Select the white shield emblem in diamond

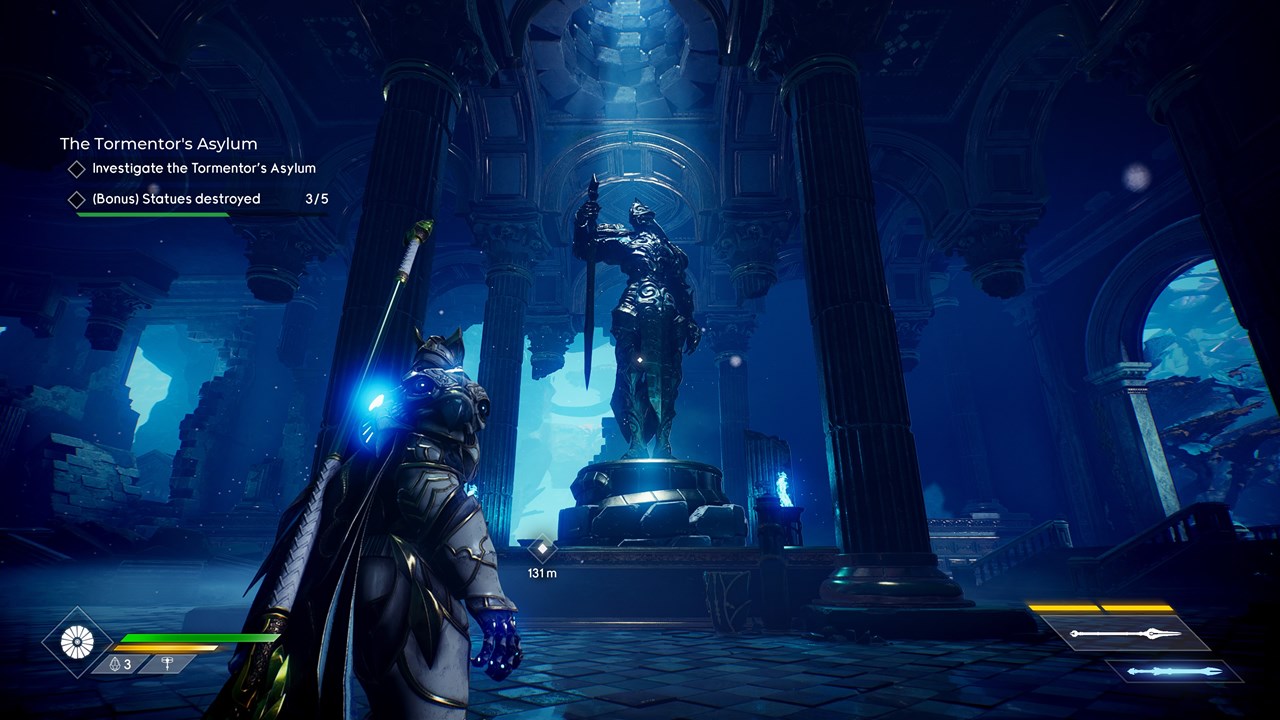click(x=77, y=642)
